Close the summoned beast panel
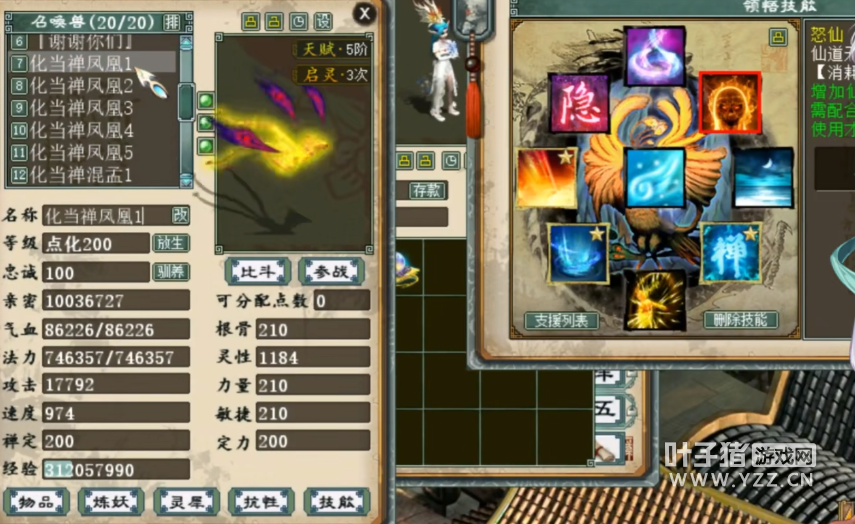Viewport: 855px width, 524px height. [364, 13]
